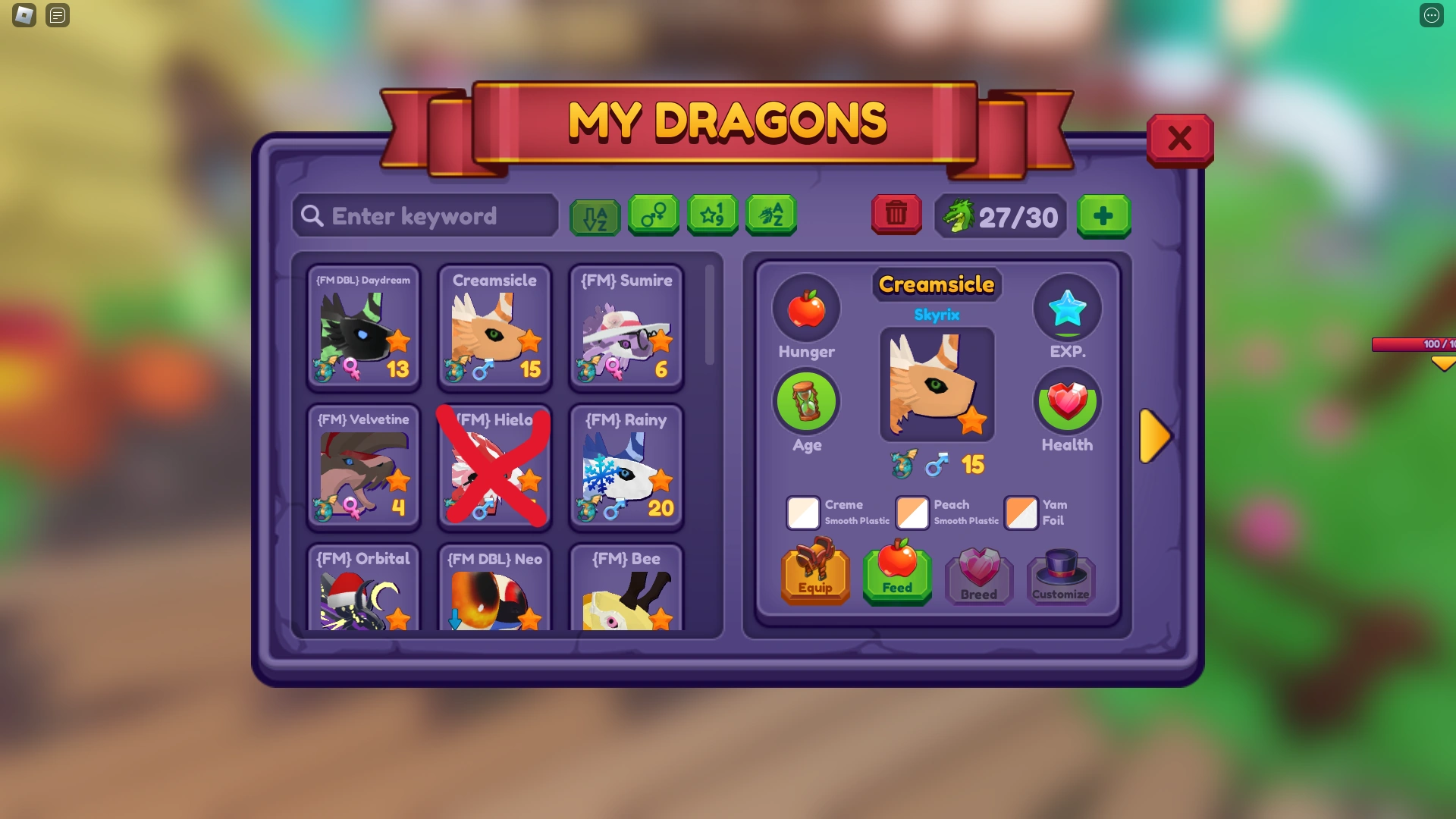Select the Peach Smooth Plastic swatch
Viewport: 1456px width, 819px height.
(912, 513)
